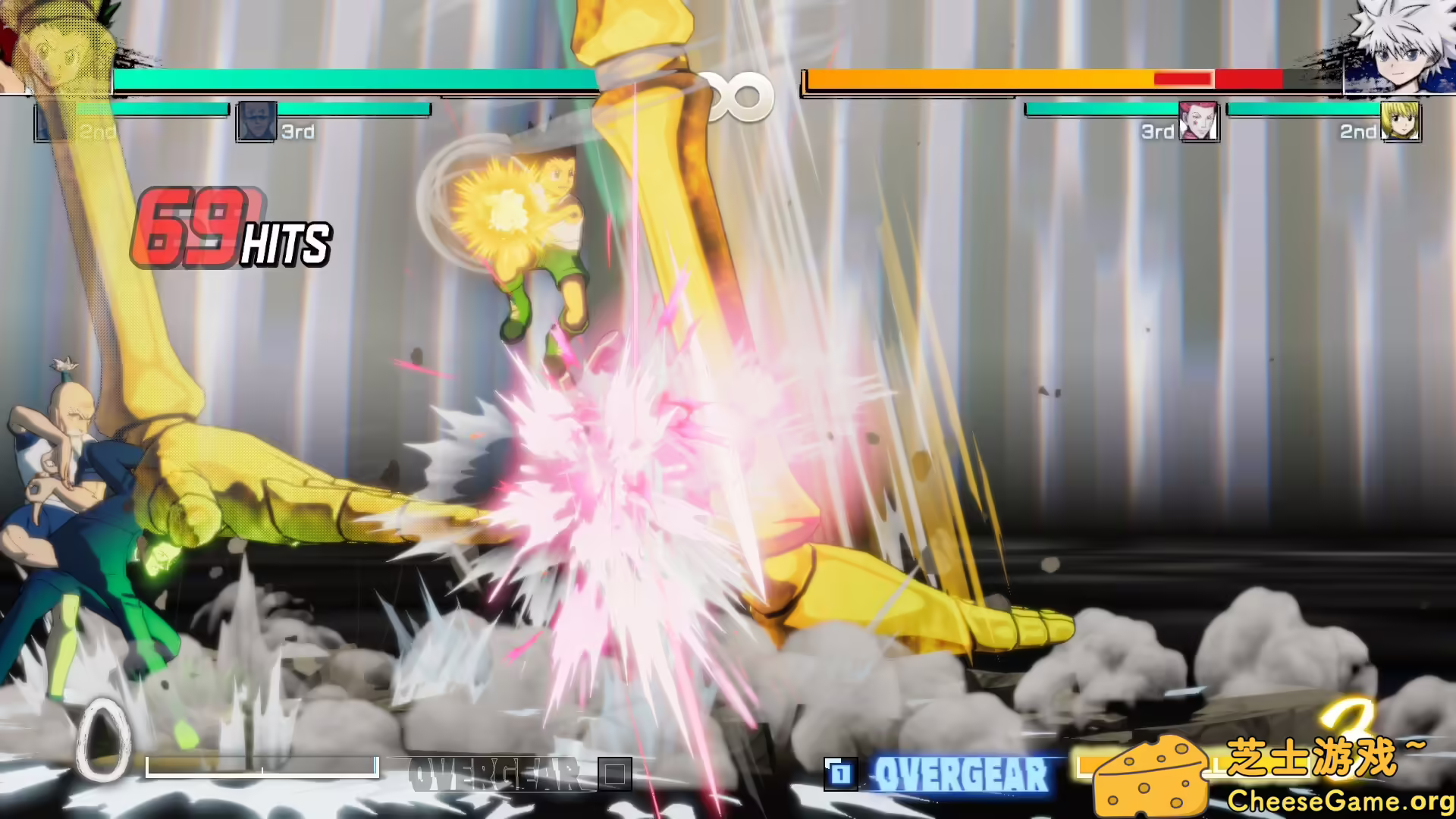This screenshot has height=819, width=1456.
Task: Toggle the square OVERGEAR indicator on the left
Action: (x=615, y=773)
